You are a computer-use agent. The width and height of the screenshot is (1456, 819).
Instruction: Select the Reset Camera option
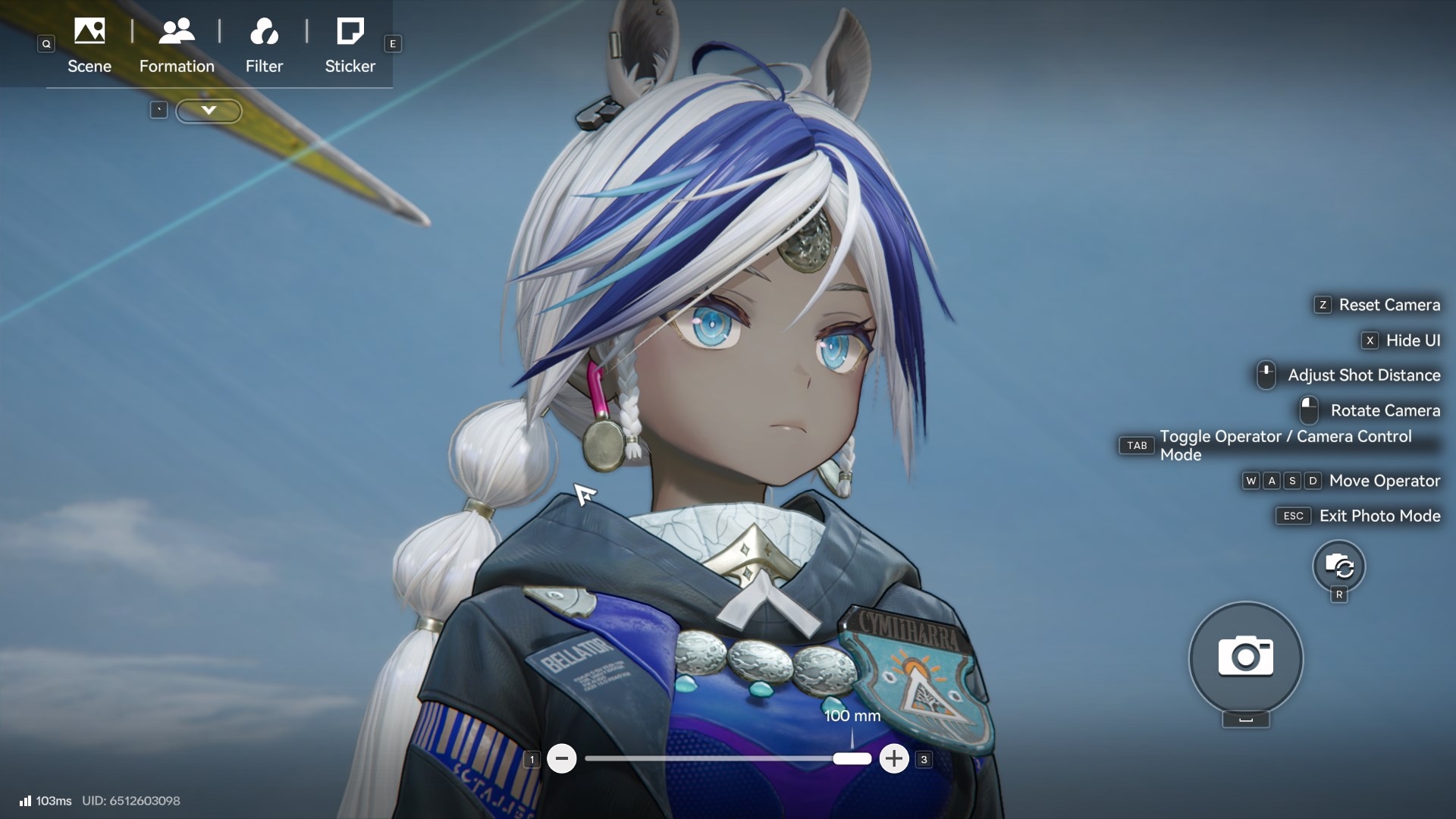[1389, 305]
